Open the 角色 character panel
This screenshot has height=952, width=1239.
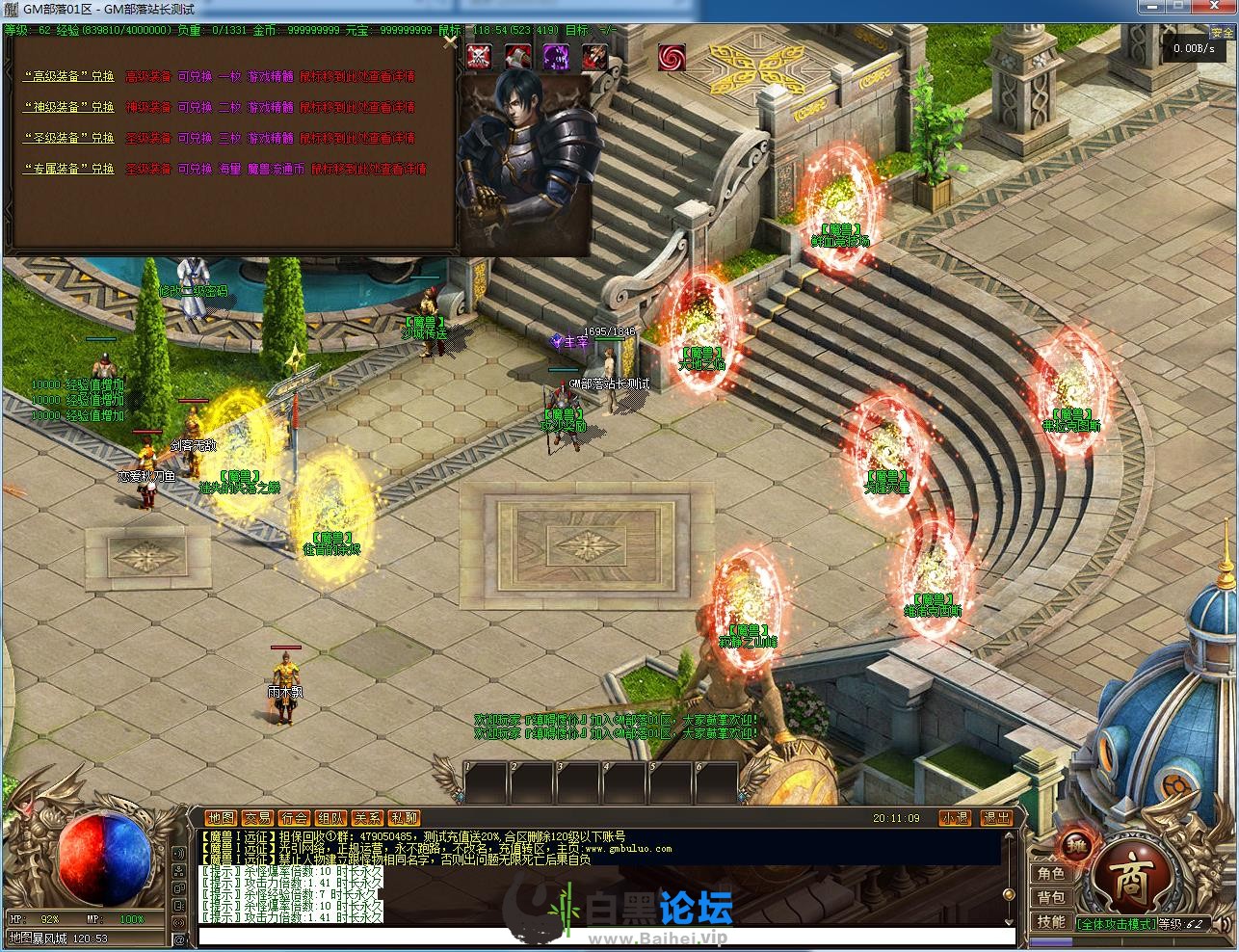[1050, 873]
